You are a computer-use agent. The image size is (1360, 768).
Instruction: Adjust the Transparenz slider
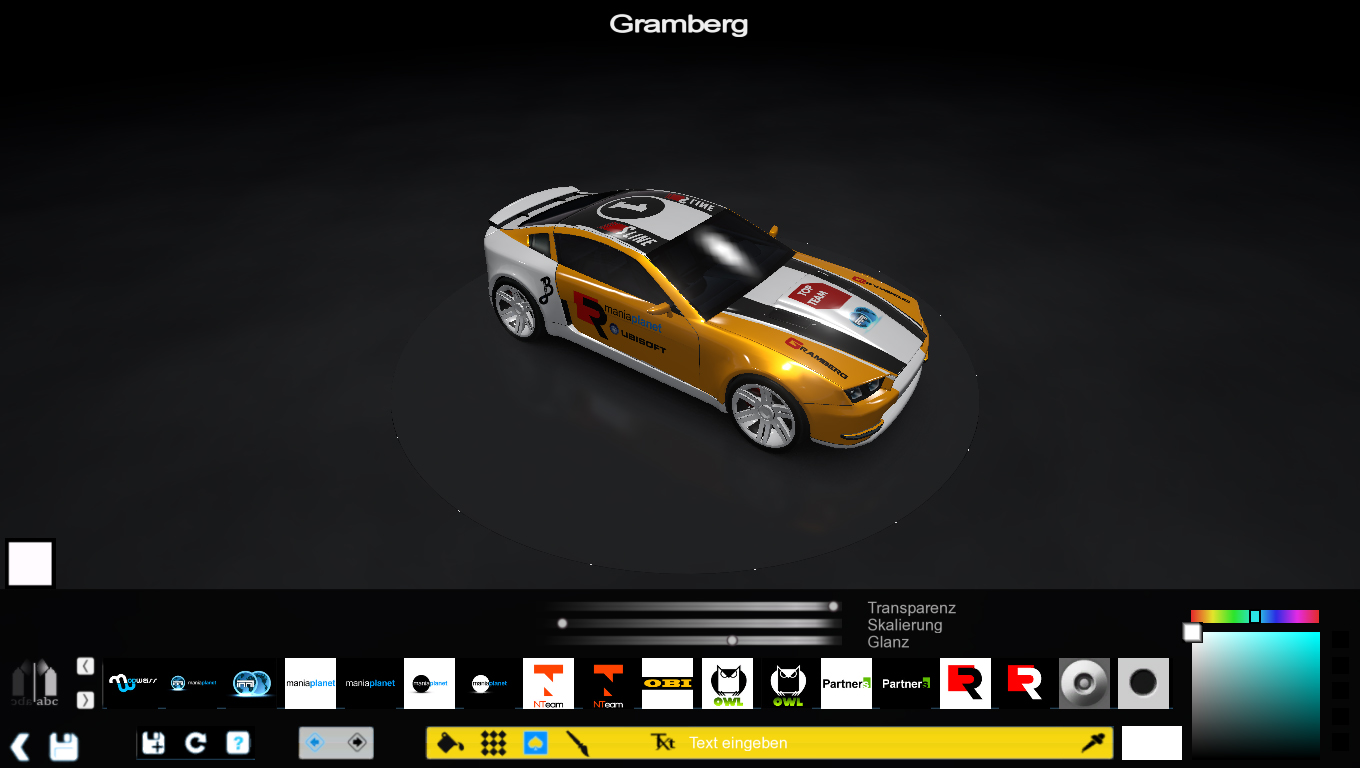click(x=833, y=606)
